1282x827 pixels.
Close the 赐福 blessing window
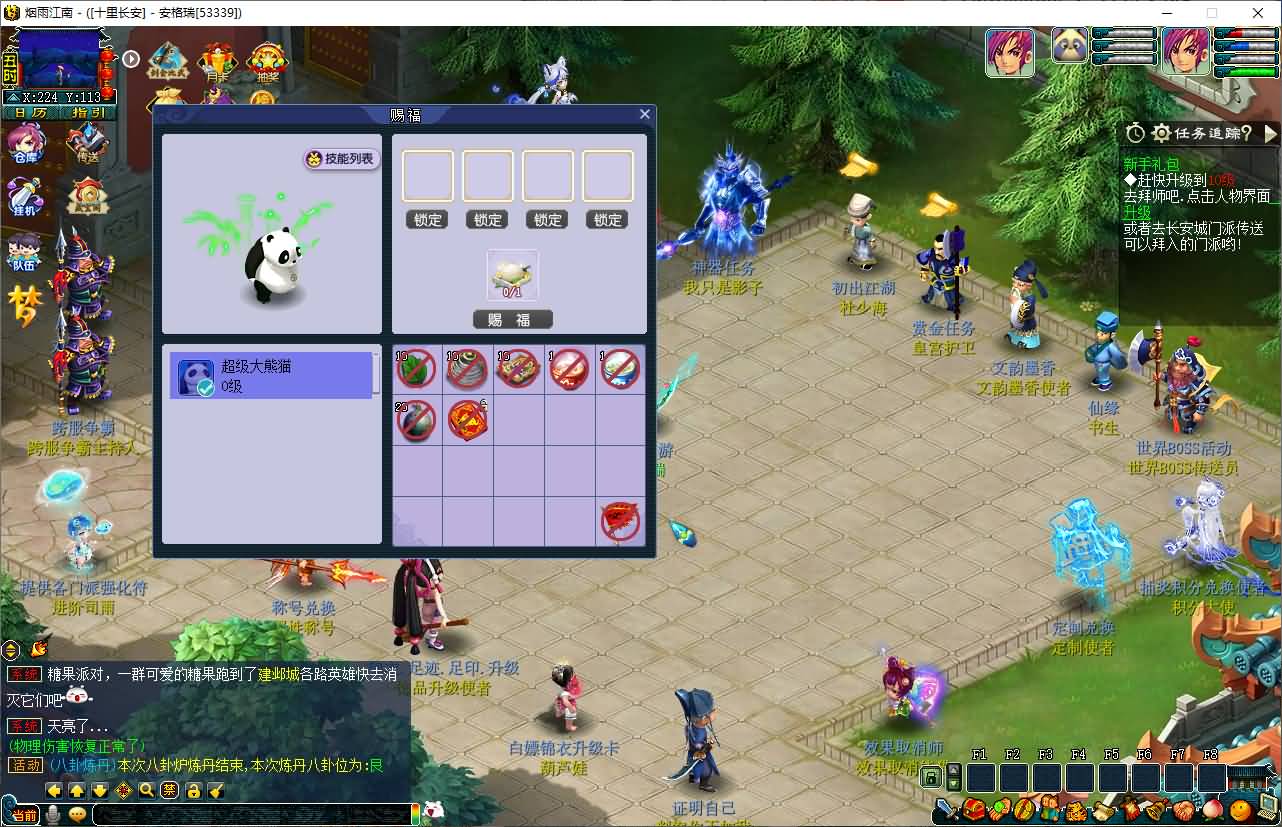point(644,115)
